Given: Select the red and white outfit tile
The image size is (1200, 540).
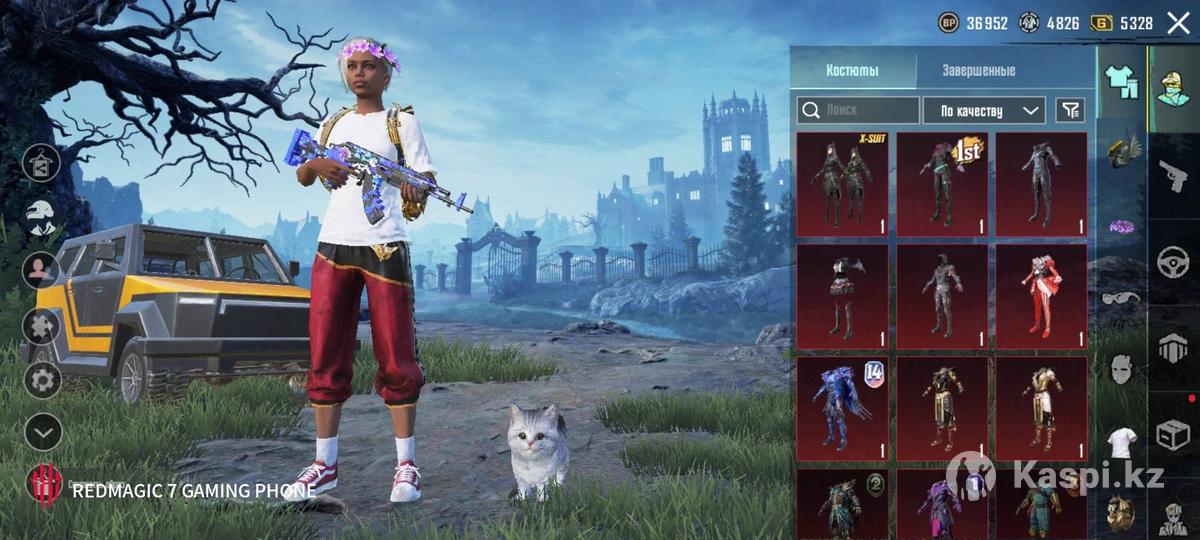Looking at the screenshot, I should pyautogui.click(x=1041, y=296).
